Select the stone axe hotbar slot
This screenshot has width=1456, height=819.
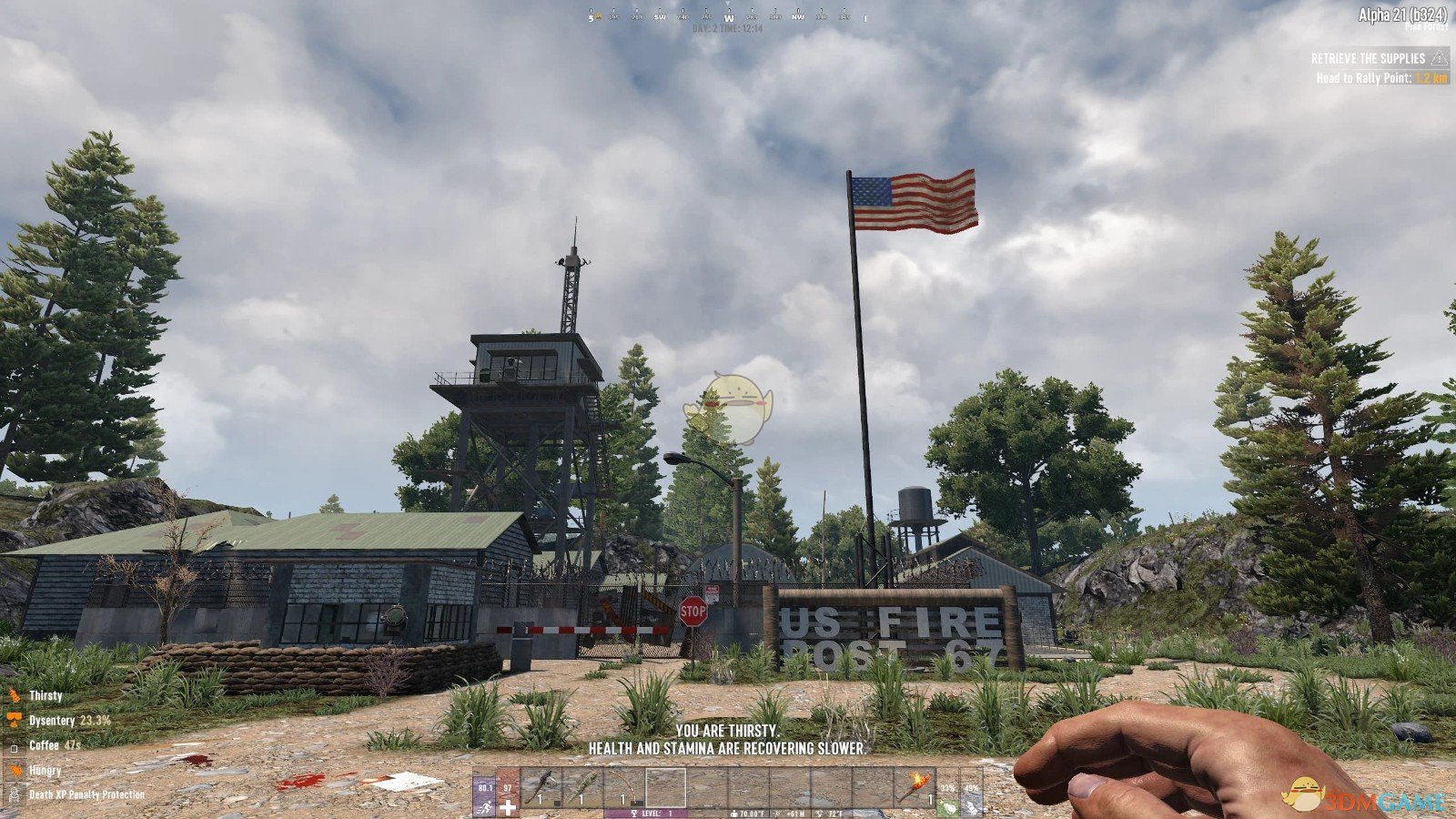pyautogui.click(x=540, y=787)
